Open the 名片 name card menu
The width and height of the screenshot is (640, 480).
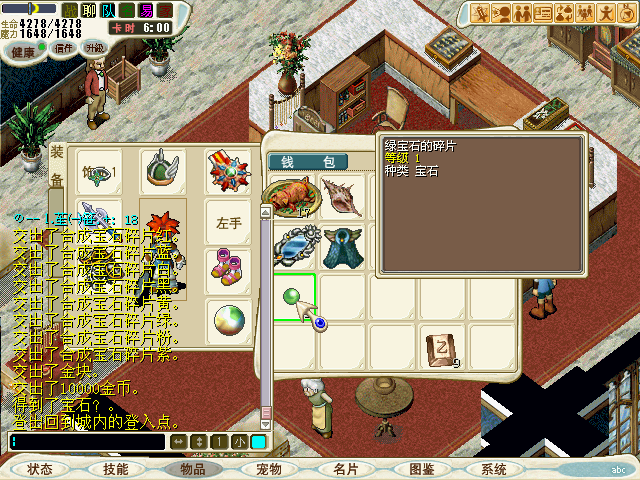pyautogui.click(x=345, y=469)
